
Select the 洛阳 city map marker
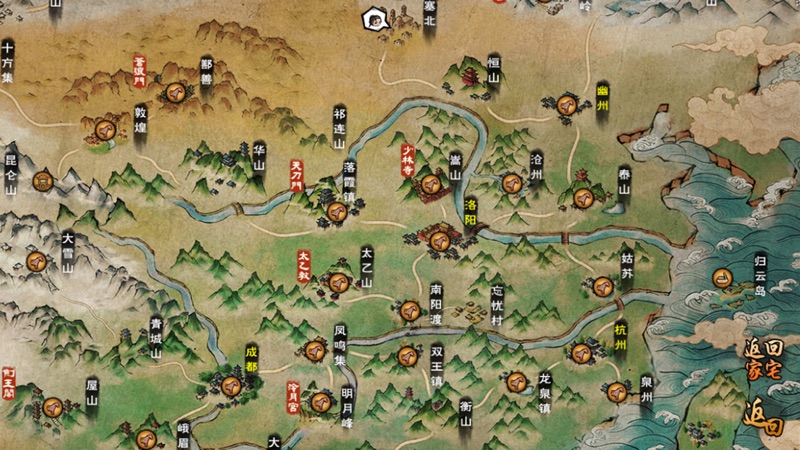point(438,236)
